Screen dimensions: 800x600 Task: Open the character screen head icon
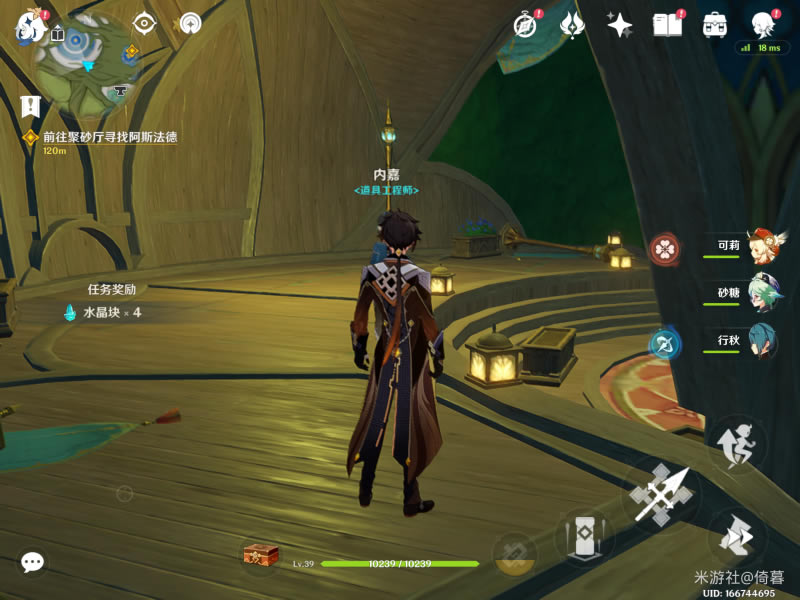(x=763, y=25)
